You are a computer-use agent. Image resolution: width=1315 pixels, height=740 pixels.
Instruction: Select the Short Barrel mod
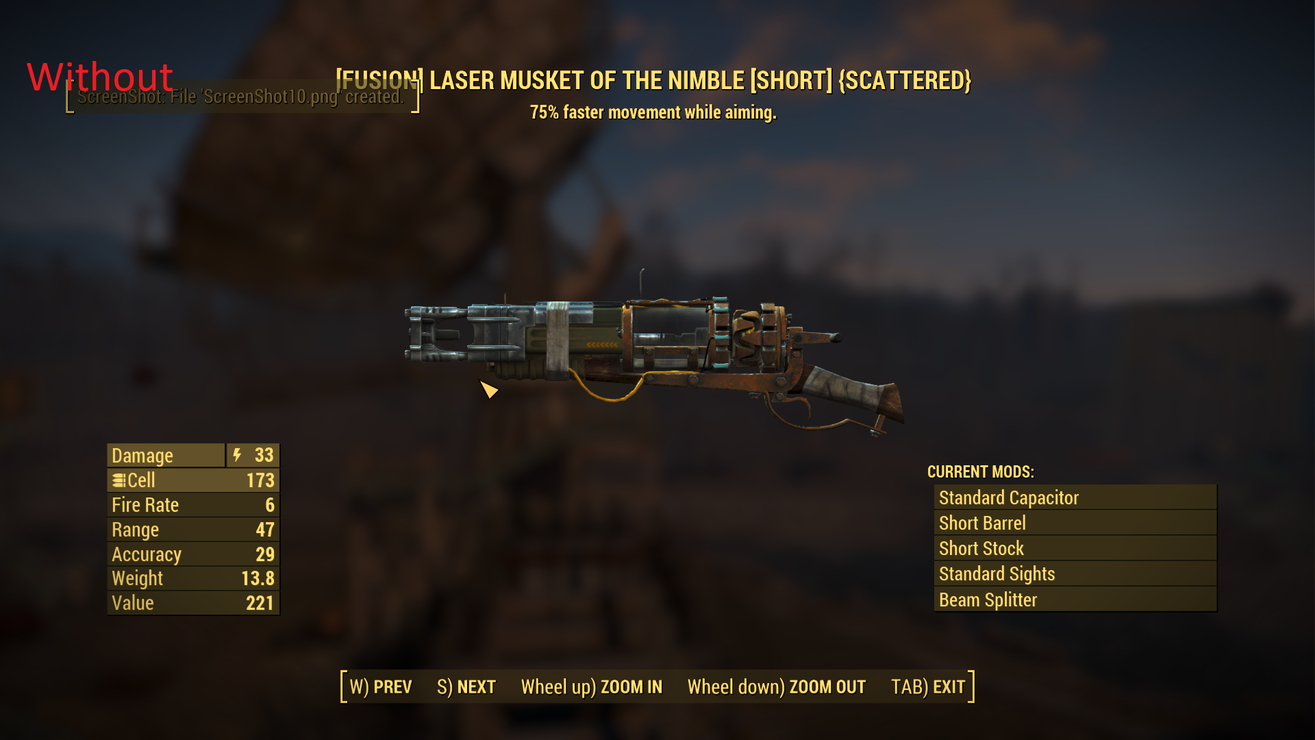point(1075,522)
